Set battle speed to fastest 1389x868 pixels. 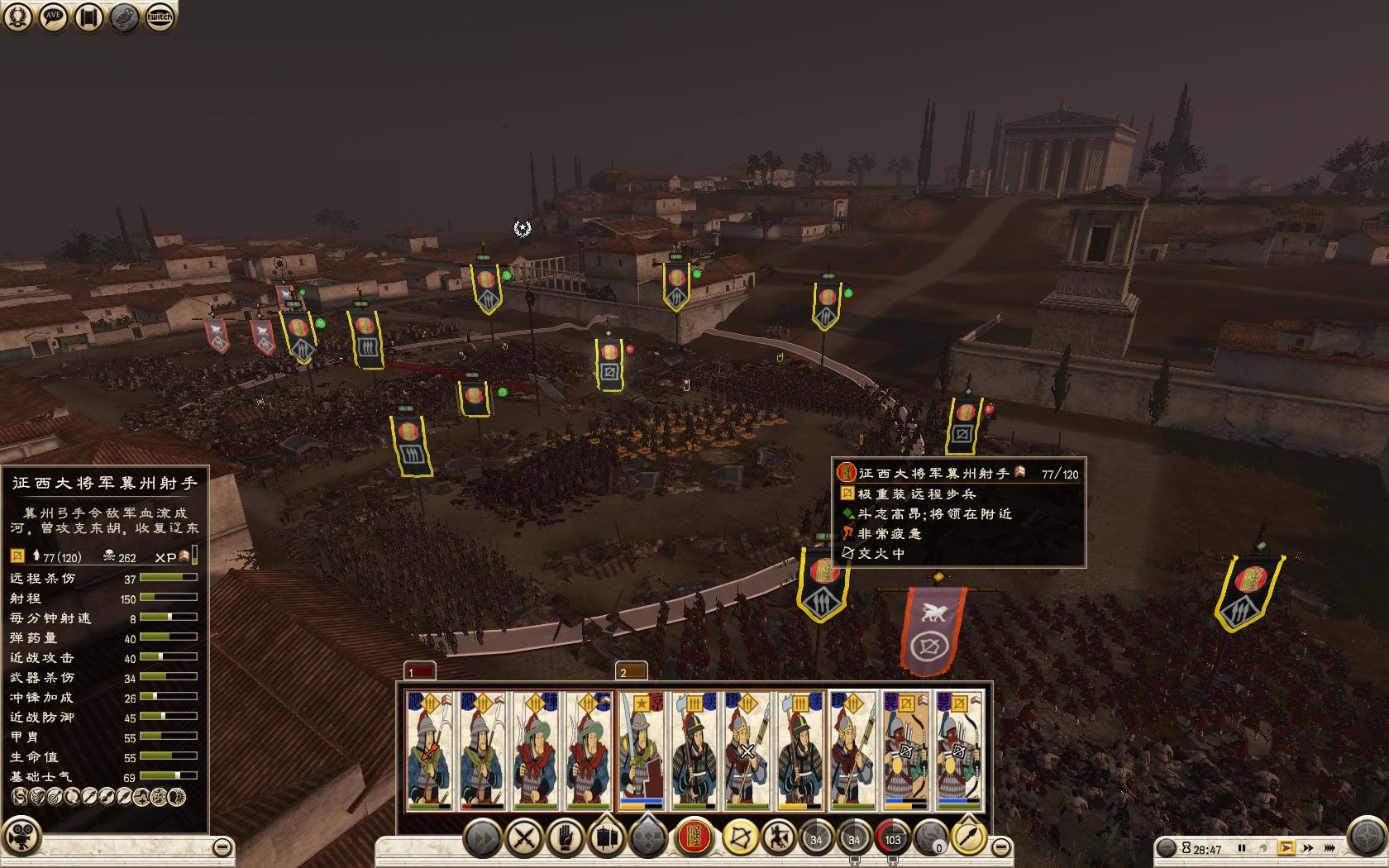click(1330, 848)
